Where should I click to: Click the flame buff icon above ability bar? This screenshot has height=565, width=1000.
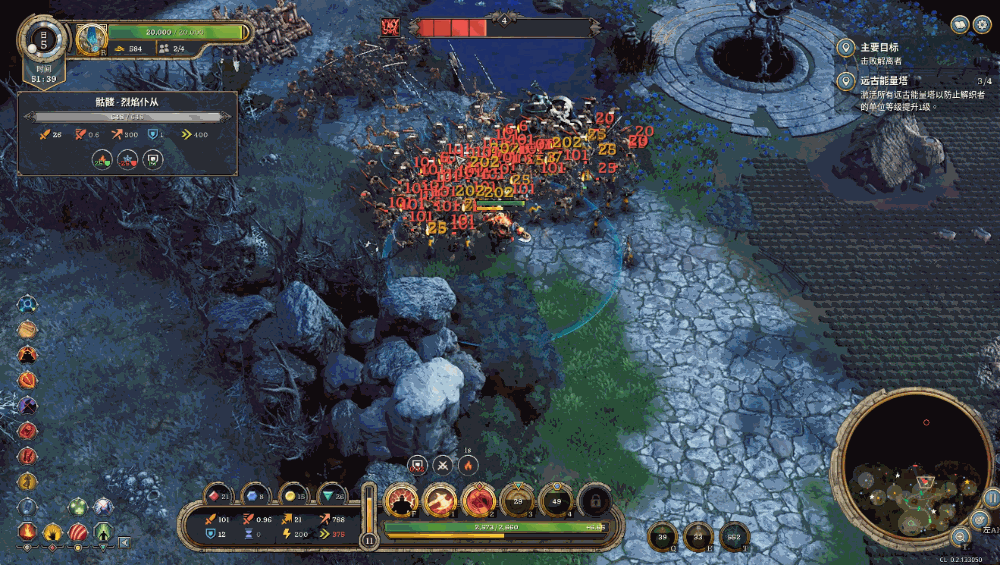[467, 465]
